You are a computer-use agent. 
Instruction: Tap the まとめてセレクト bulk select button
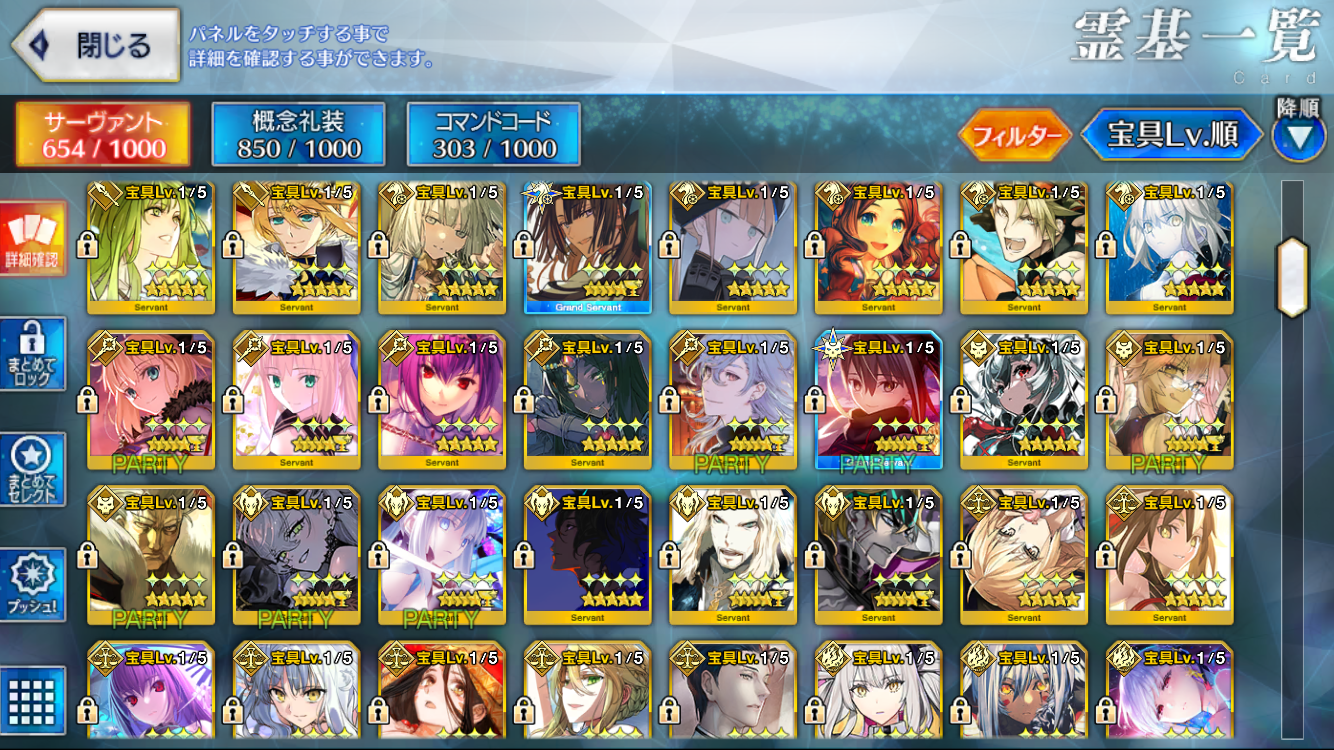click(x=33, y=470)
